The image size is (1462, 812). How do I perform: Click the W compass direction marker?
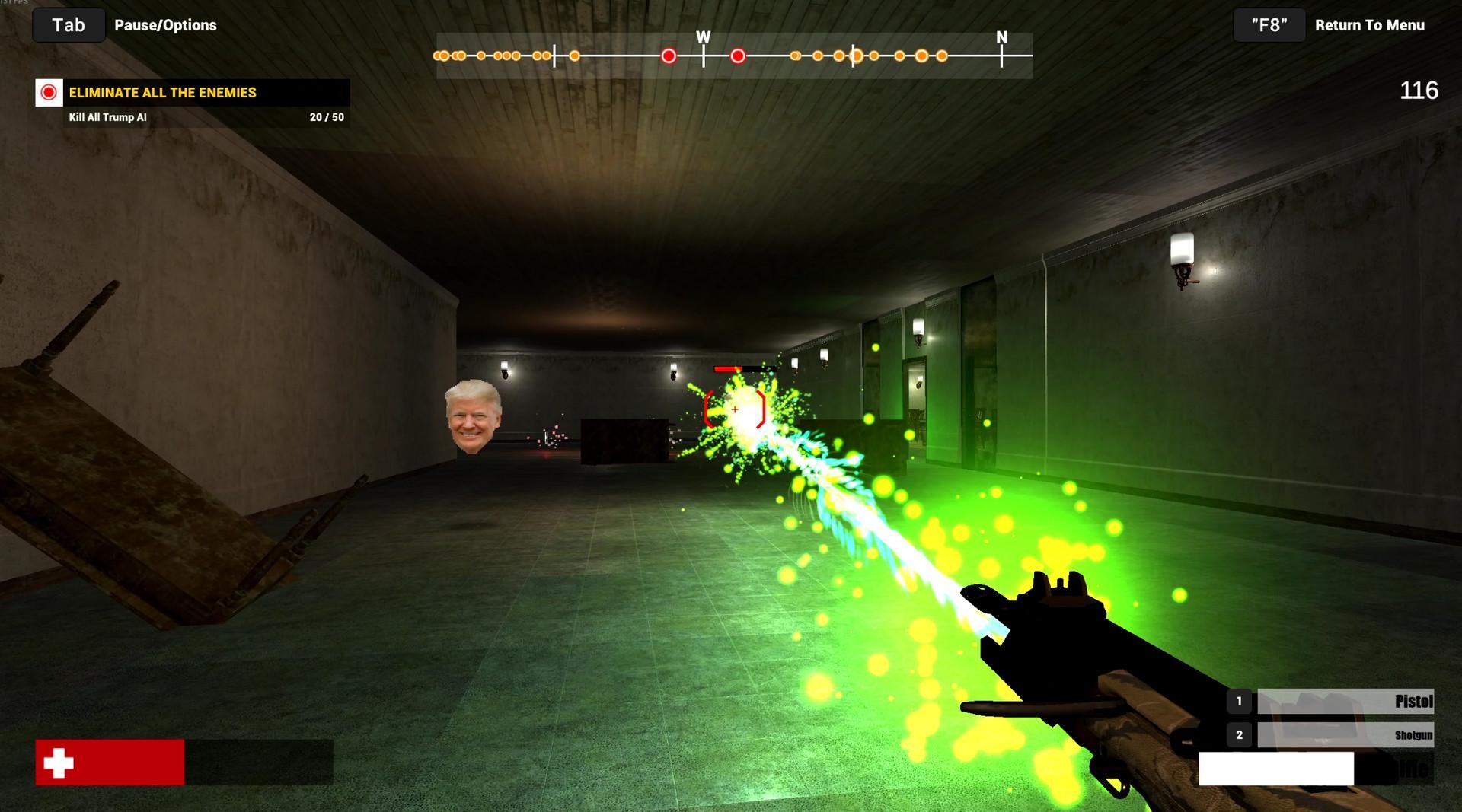point(703,36)
